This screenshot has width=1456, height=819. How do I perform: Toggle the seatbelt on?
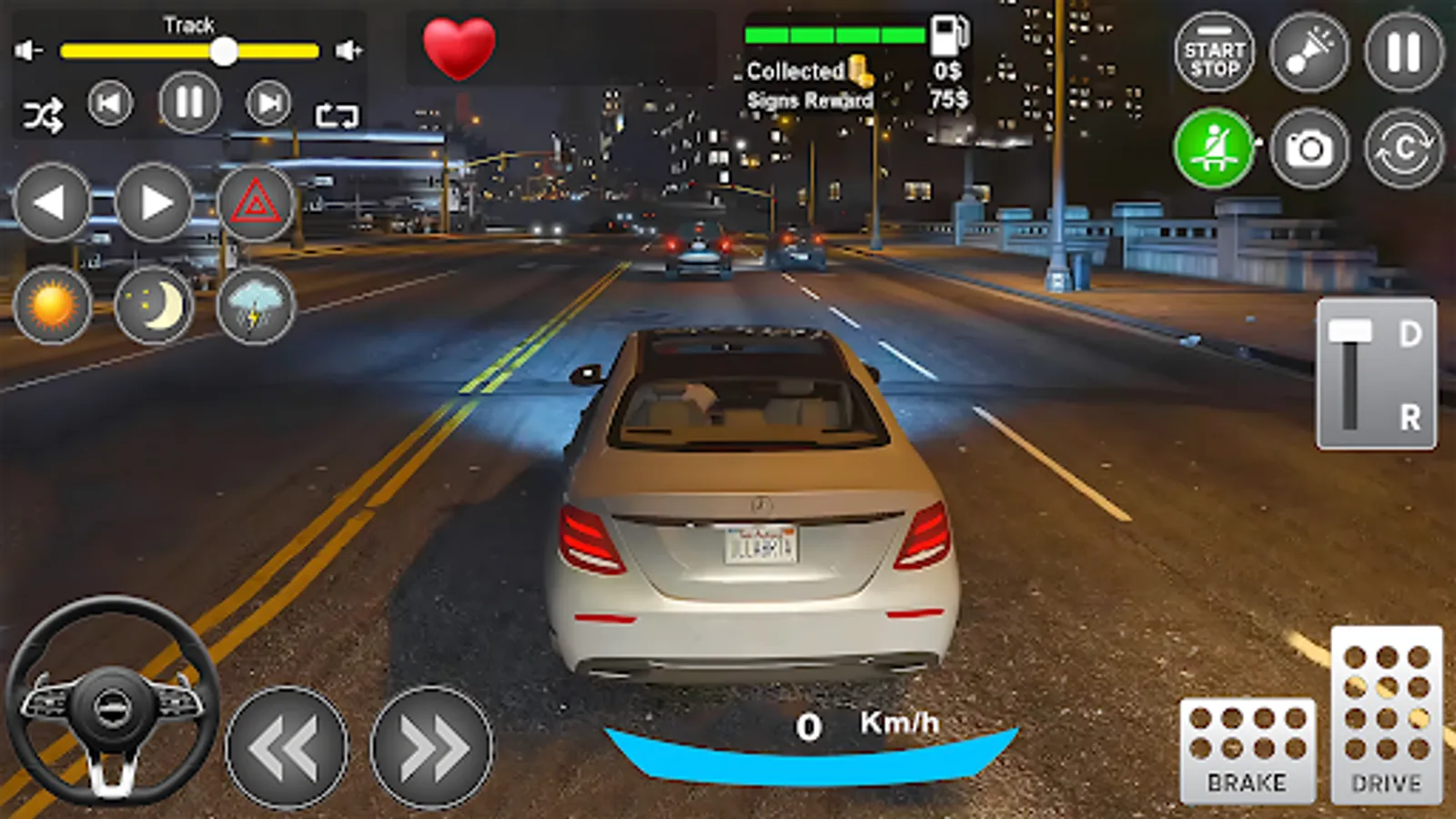pos(1213,144)
